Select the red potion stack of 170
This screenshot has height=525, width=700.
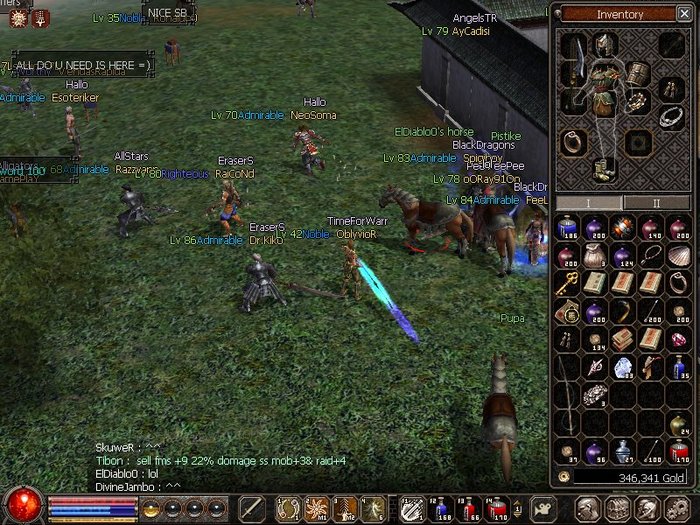click(679, 450)
